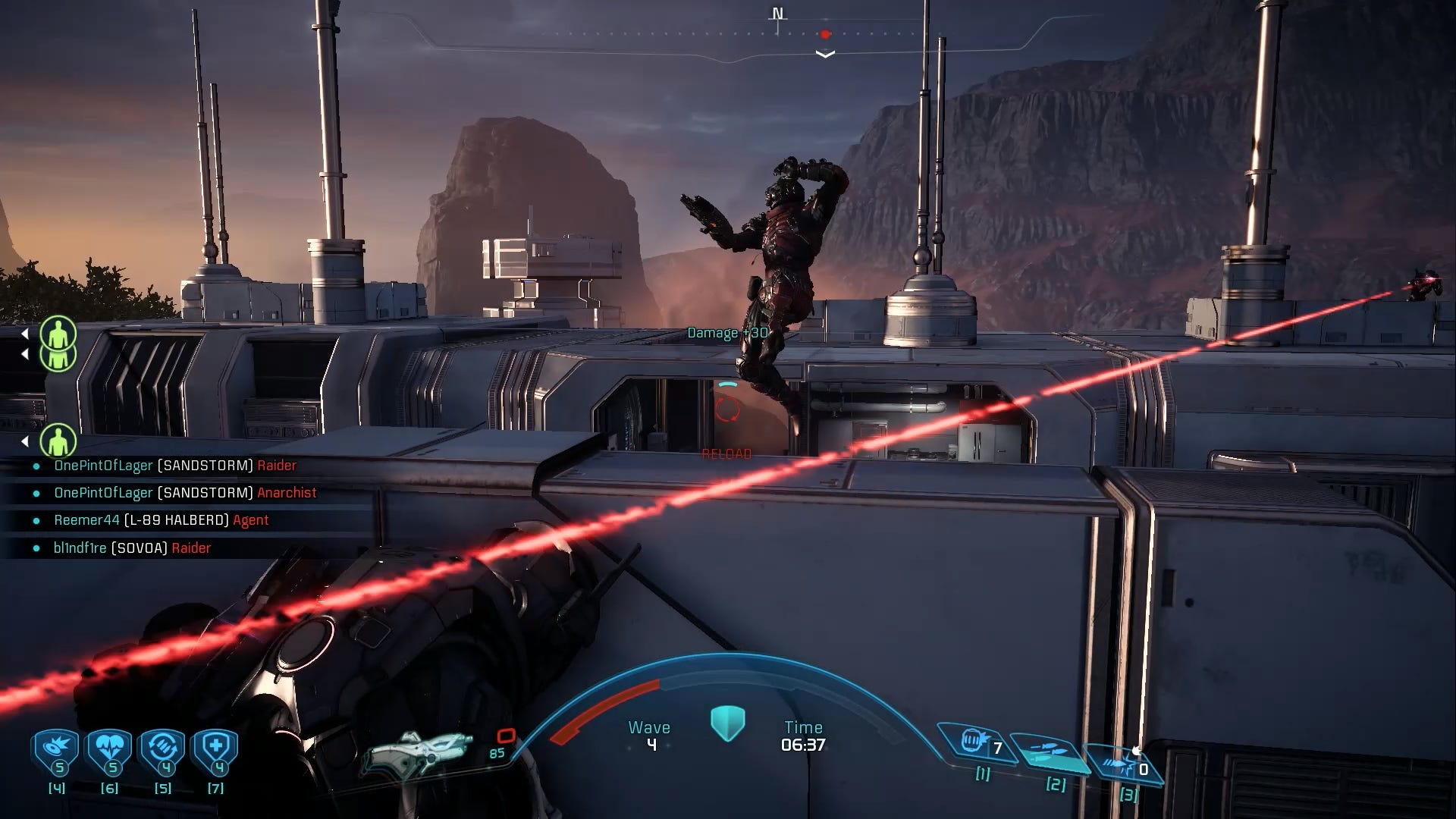Trigger the grenade ability with 7 charges

coord(974,742)
